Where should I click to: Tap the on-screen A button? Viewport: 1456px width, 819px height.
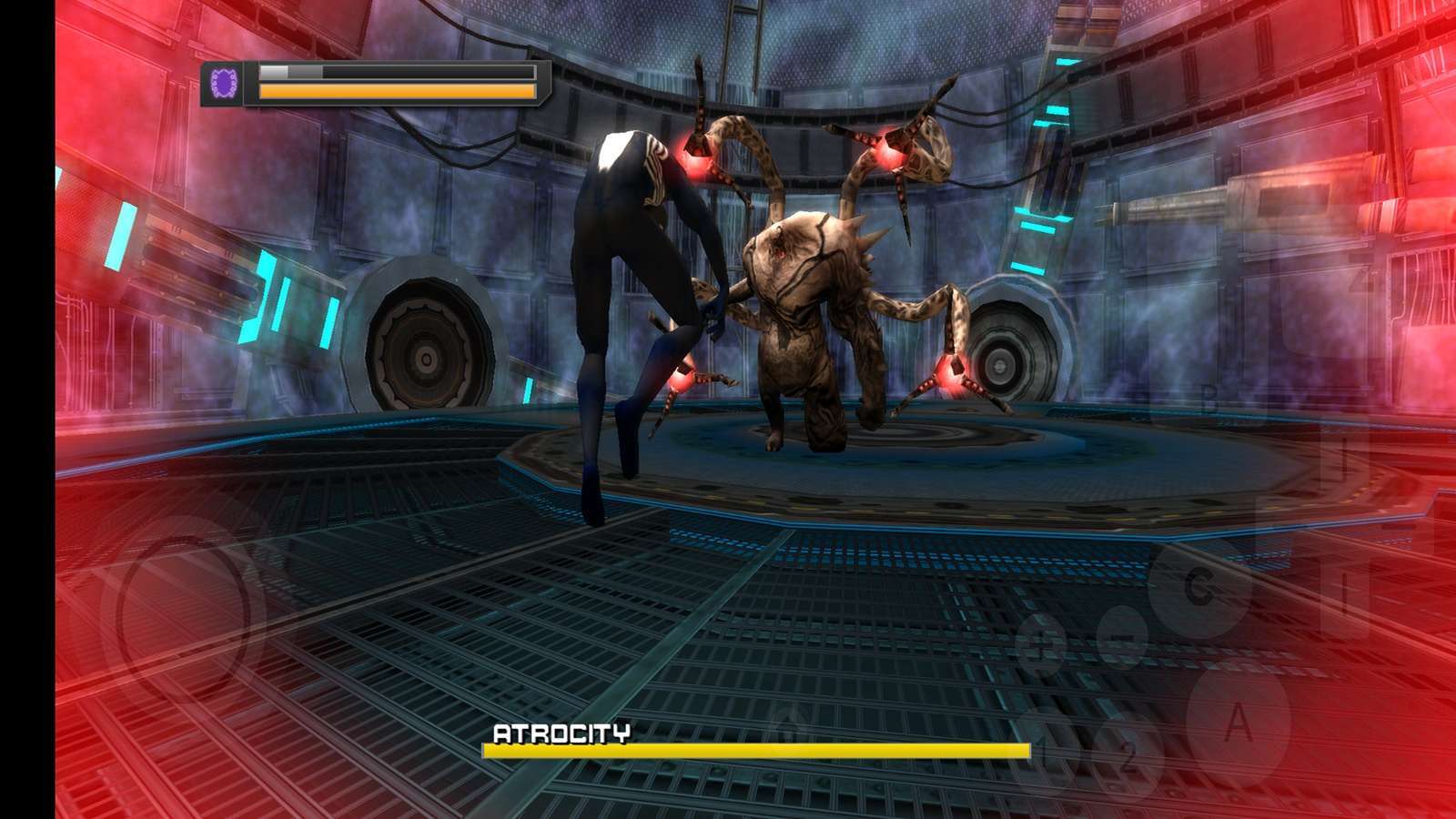pyautogui.click(x=1238, y=723)
